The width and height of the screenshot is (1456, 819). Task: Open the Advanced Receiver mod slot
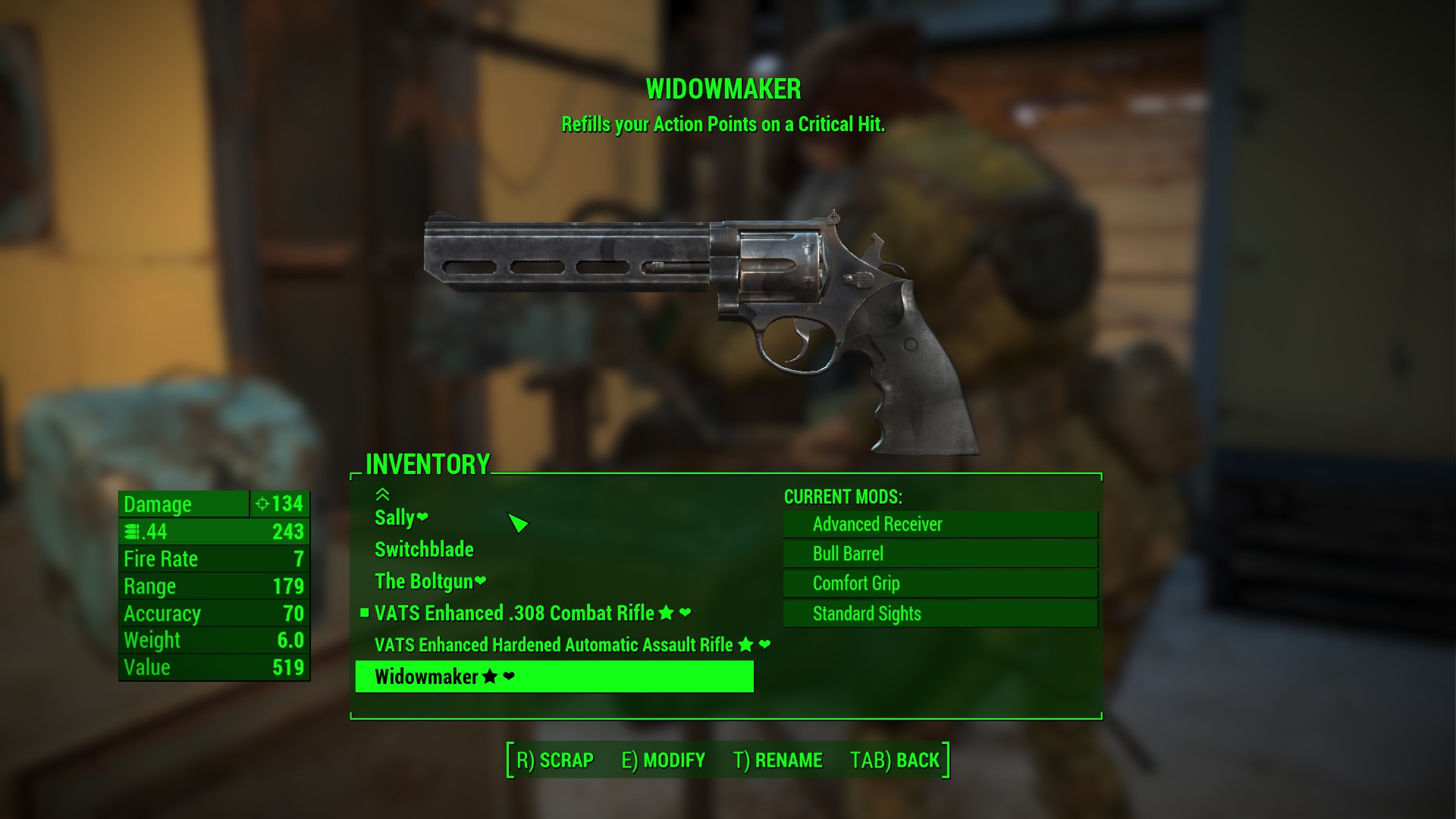pos(940,524)
